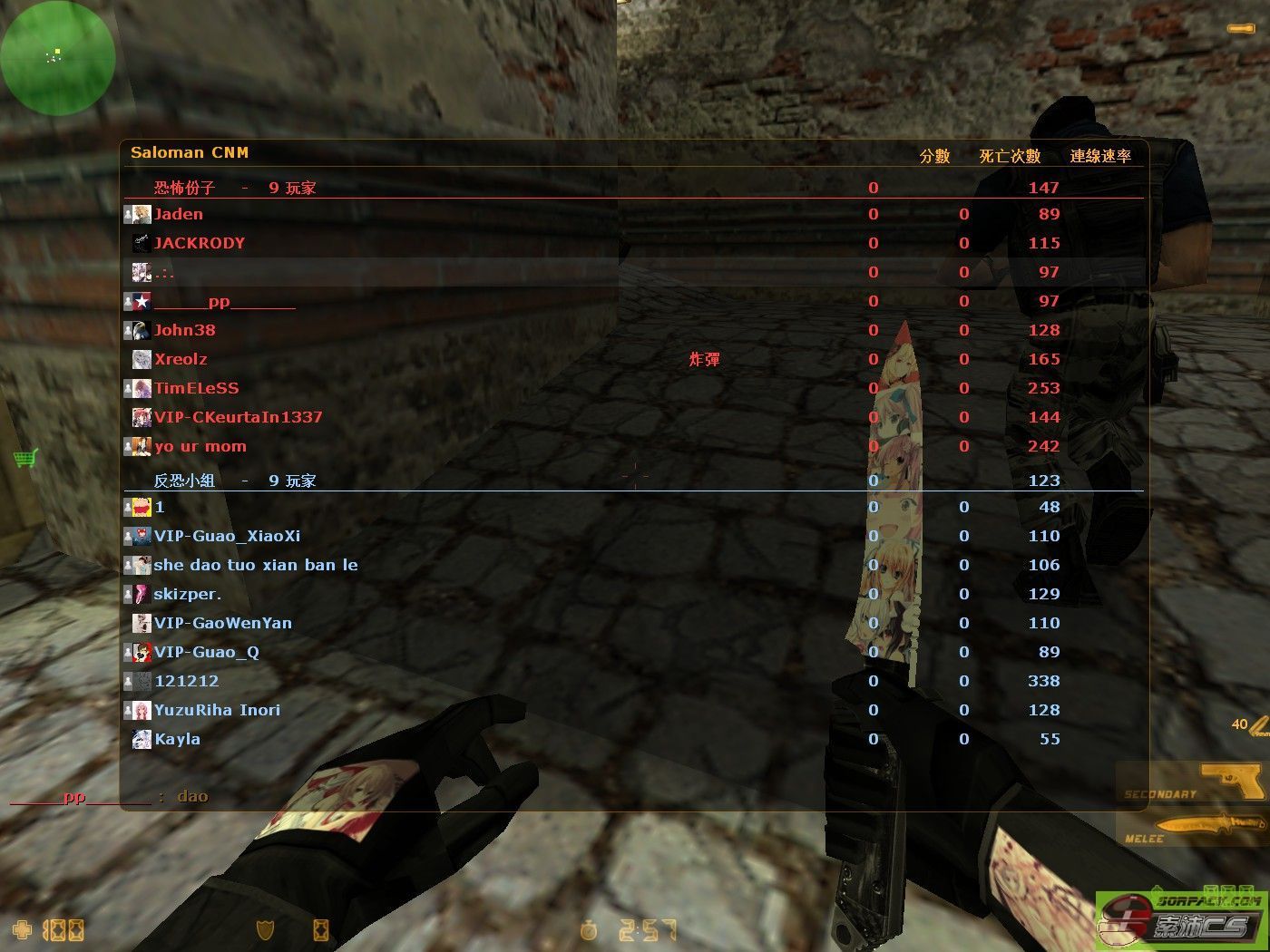Click the TimELeSS player entry
1270x952 pixels.
click(x=196, y=389)
